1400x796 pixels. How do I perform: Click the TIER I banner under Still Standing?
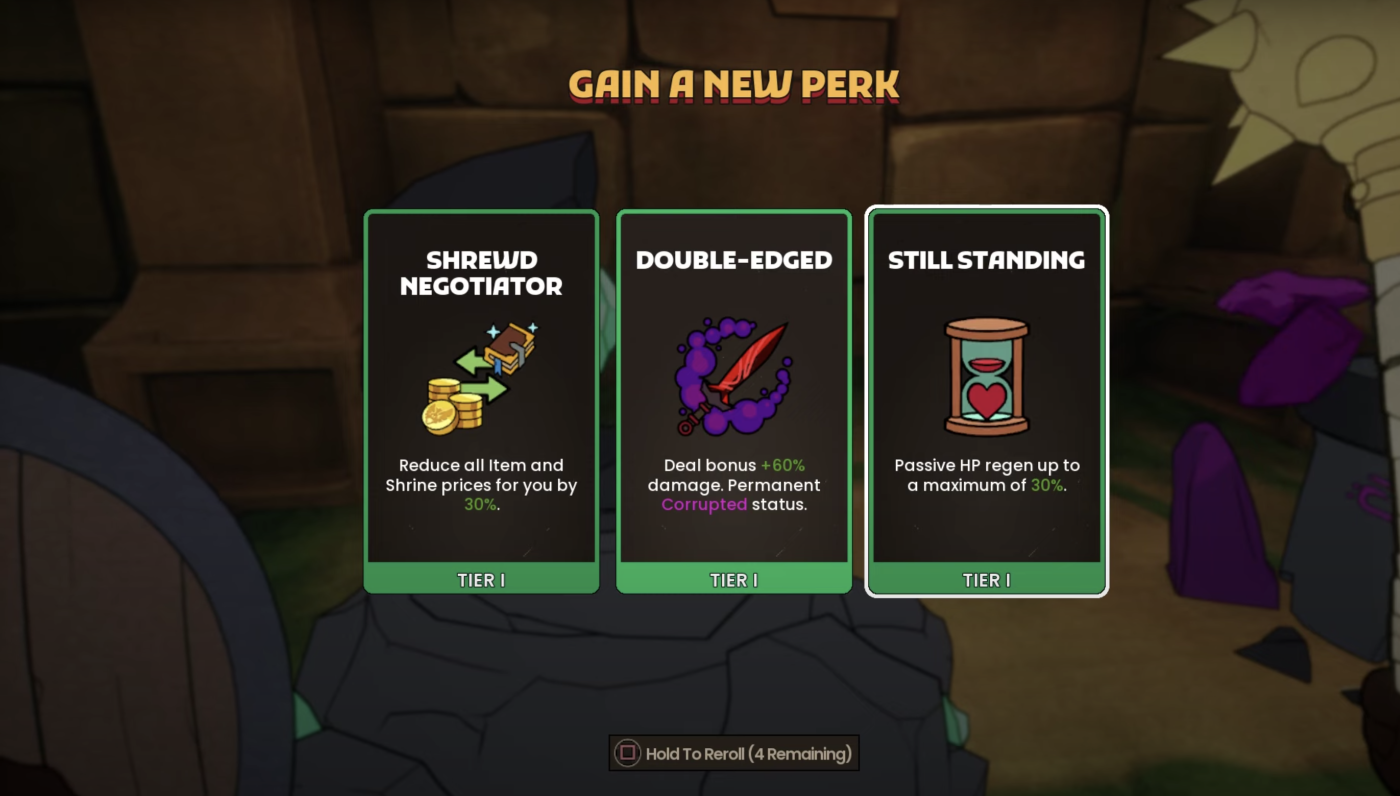(x=986, y=580)
